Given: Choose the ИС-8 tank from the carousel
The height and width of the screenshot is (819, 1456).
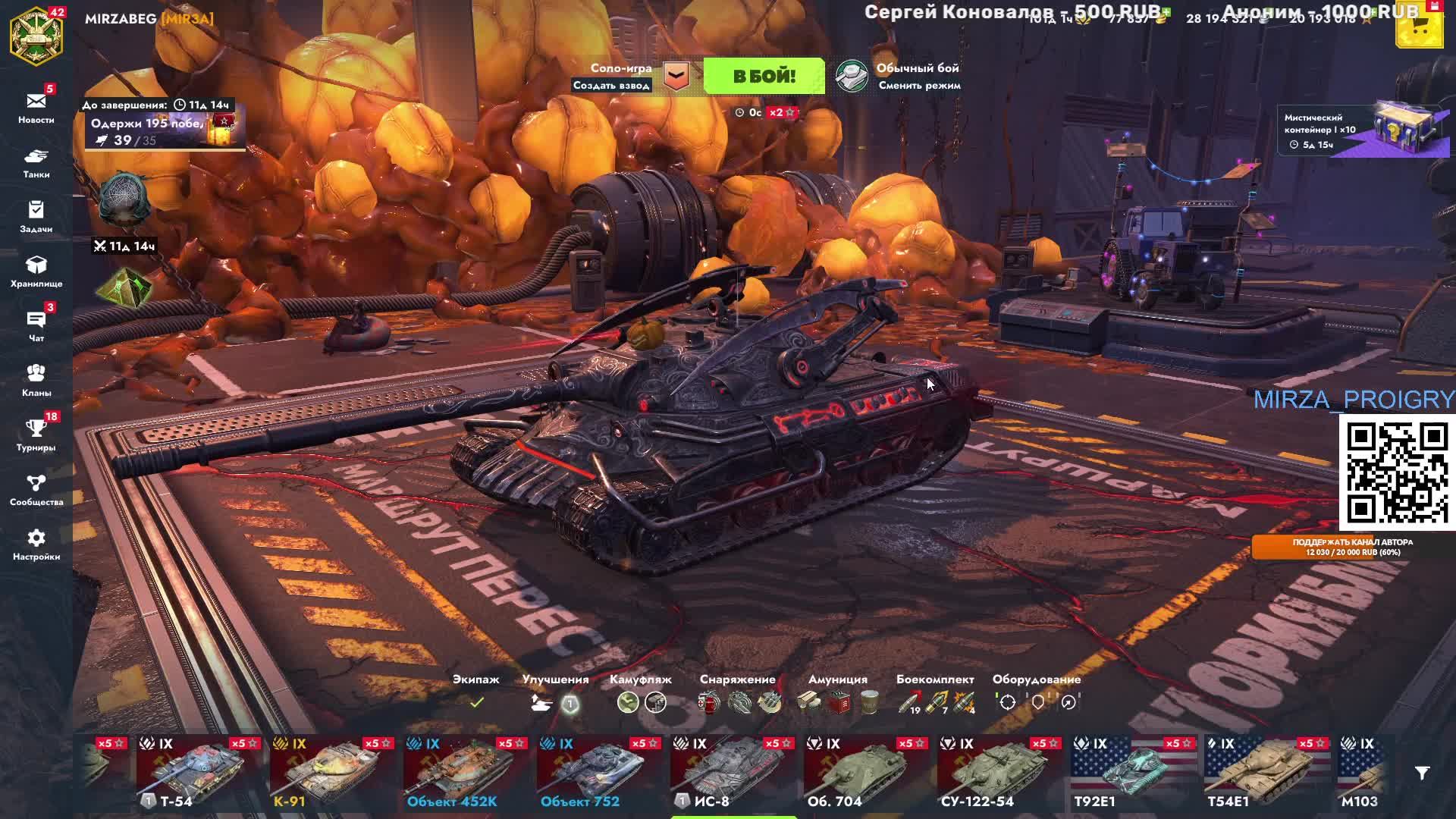Looking at the screenshot, I should click(x=731, y=772).
